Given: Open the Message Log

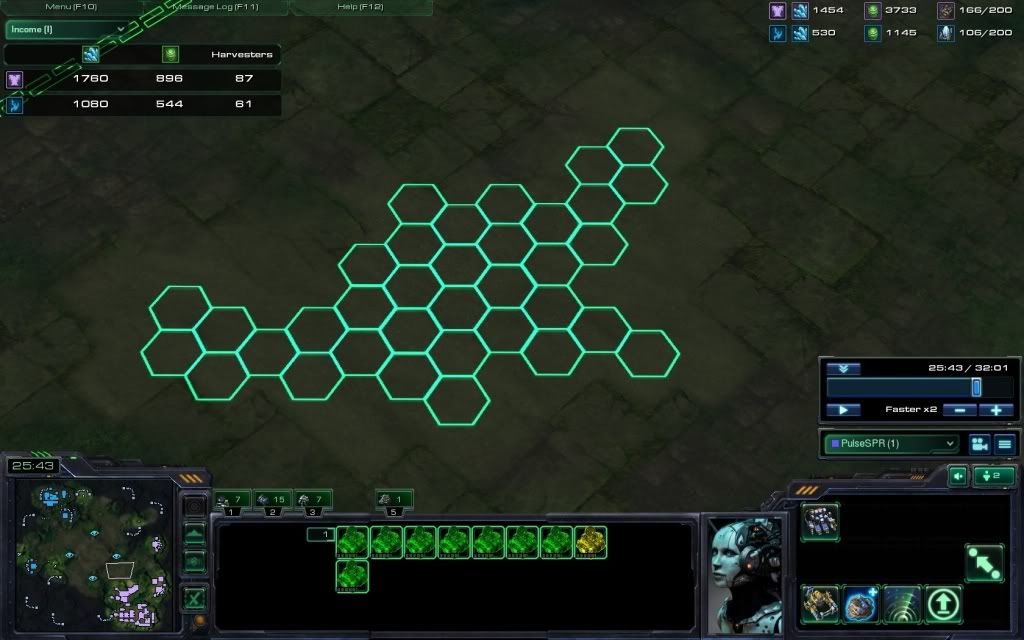Looking at the screenshot, I should click(x=215, y=7).
